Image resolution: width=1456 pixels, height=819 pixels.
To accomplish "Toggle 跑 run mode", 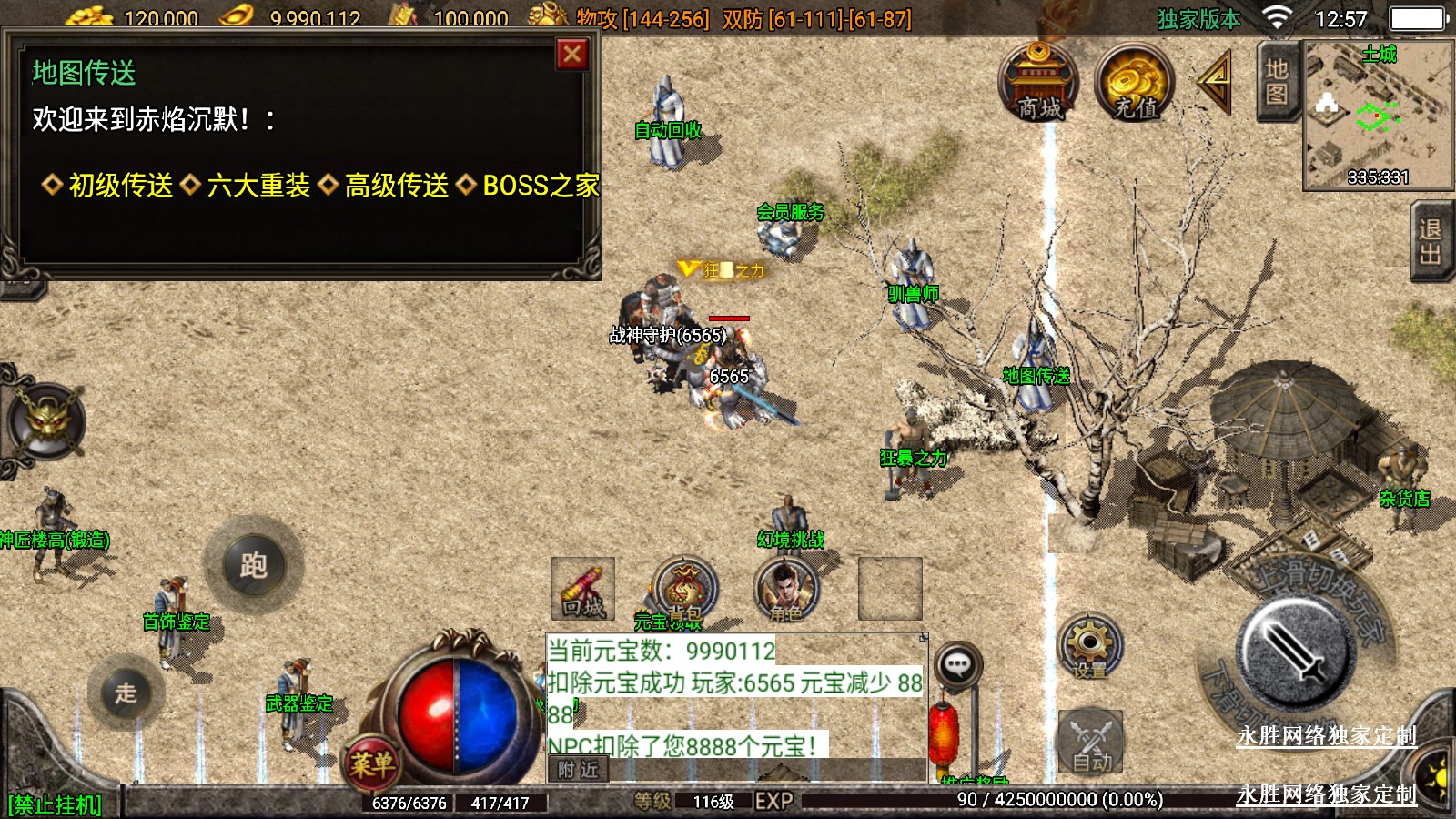I will (254, 565).
